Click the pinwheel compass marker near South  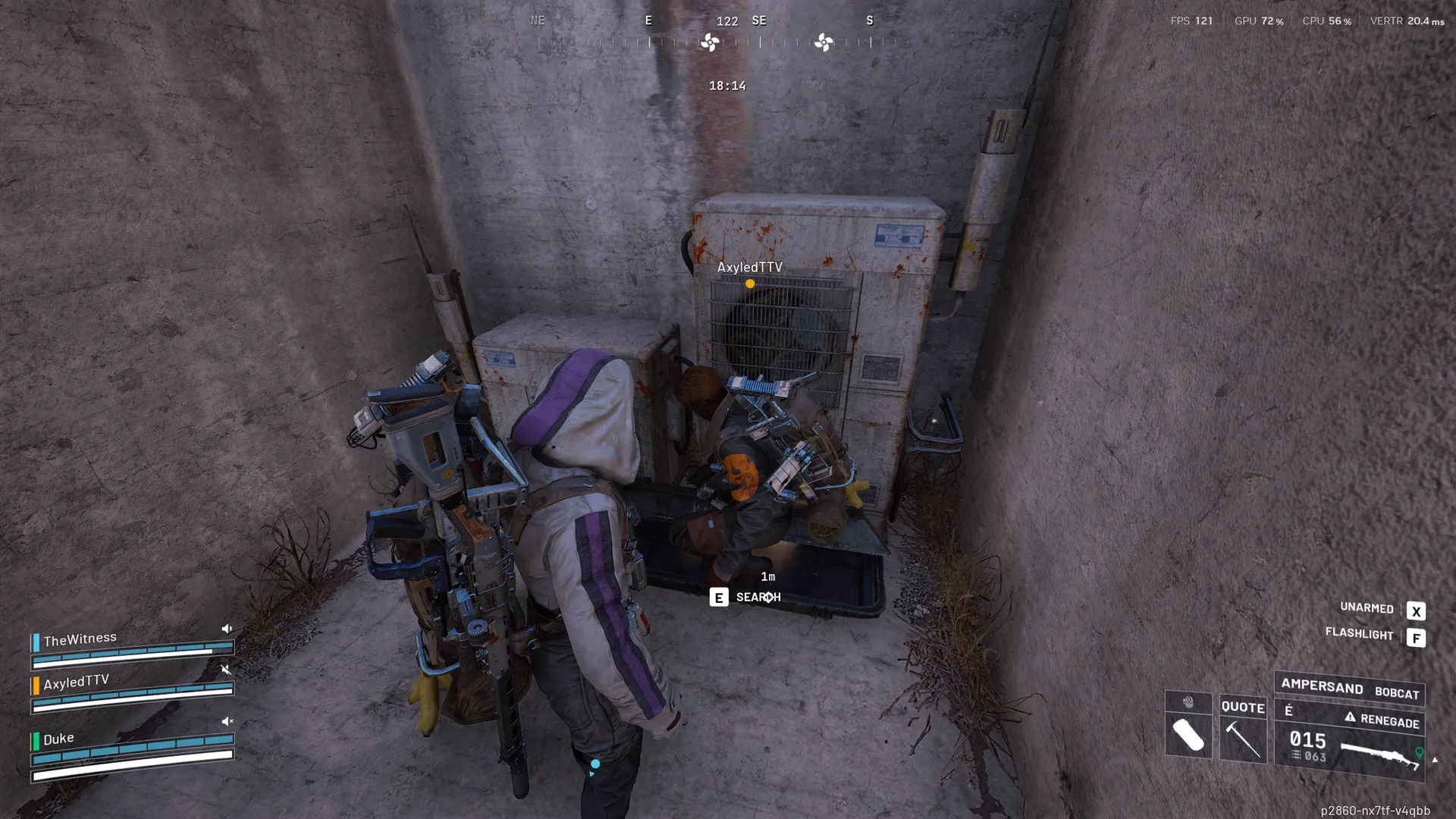824,42
